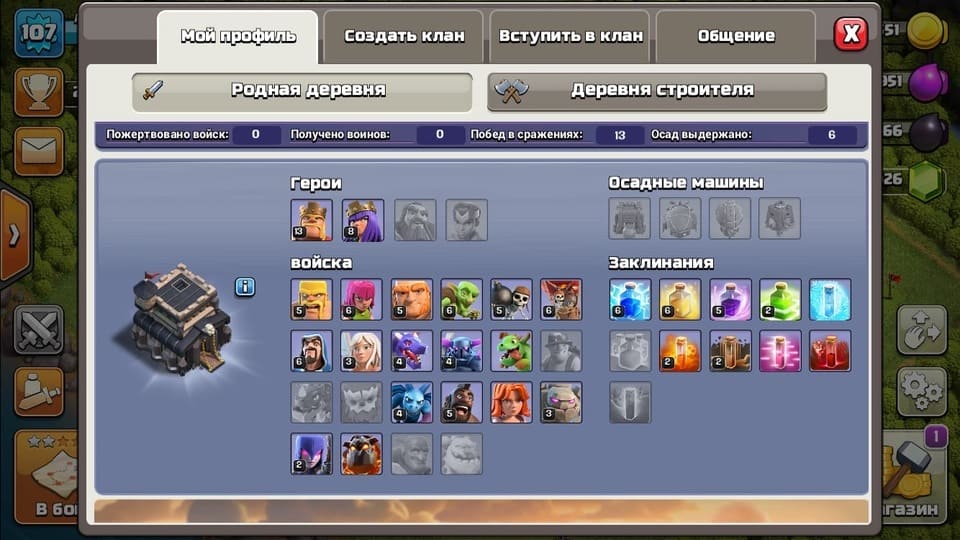Click the blue info button by town hall
This screenshot has height=540, width=960.
pyautogui.click(x=245, y=287)
